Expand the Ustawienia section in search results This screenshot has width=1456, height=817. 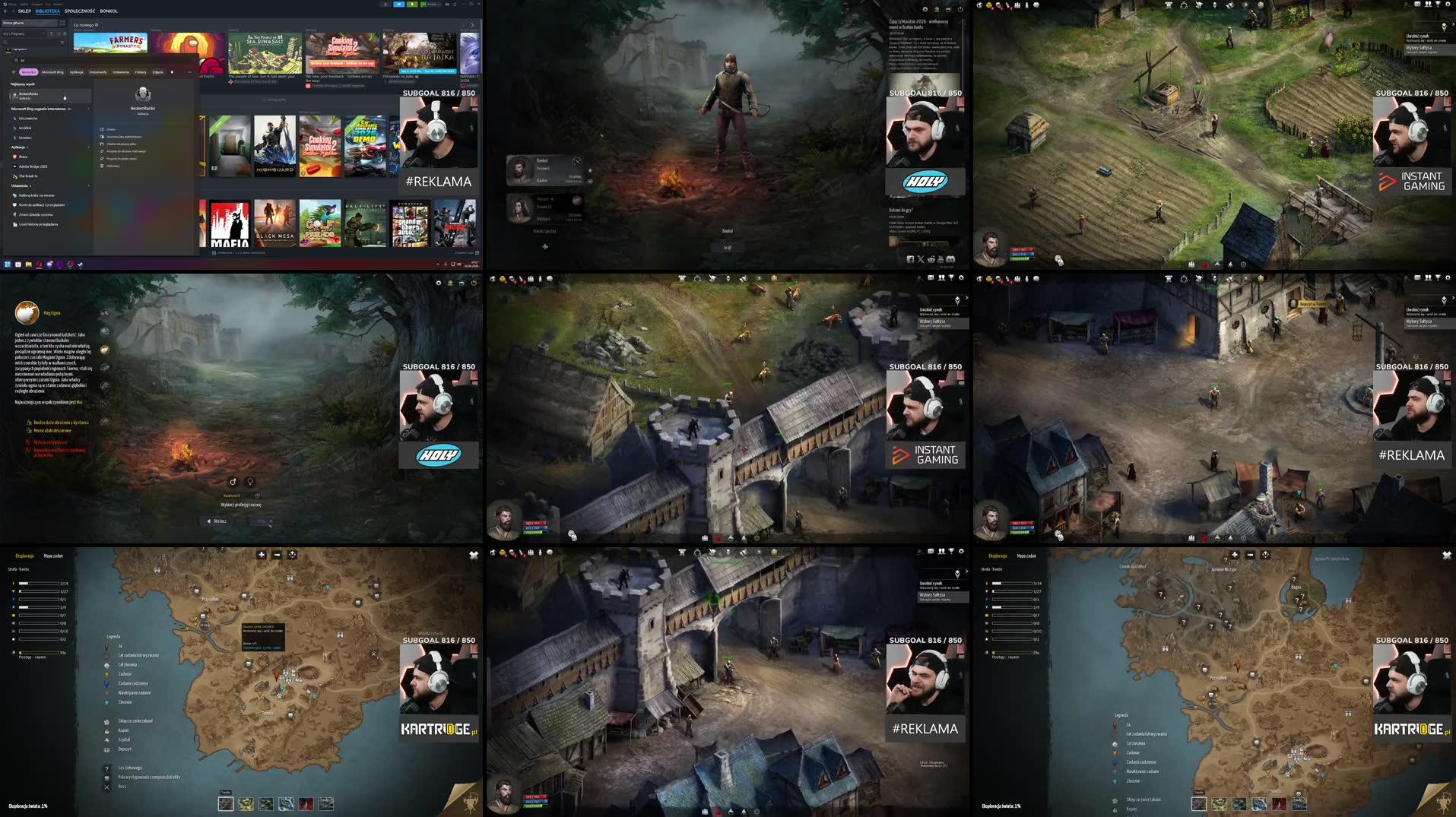(88, 186)
